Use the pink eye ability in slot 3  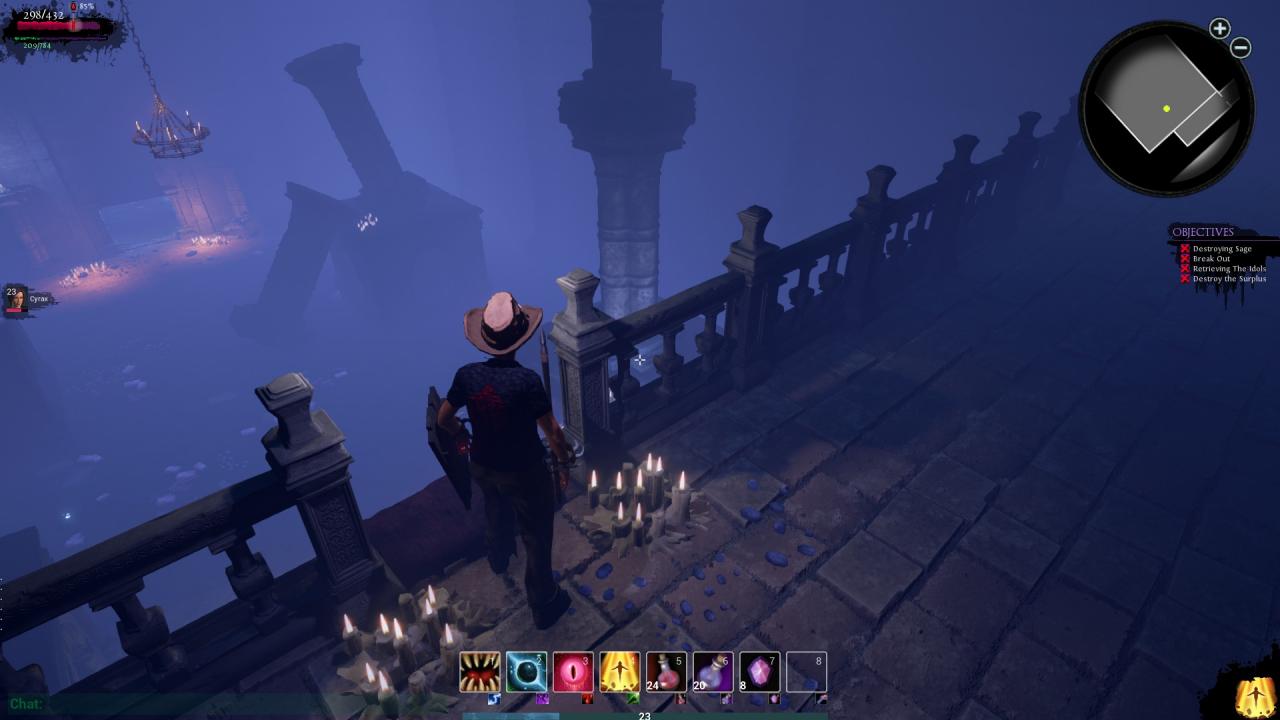pyautogui.click(x=573, y=672)
